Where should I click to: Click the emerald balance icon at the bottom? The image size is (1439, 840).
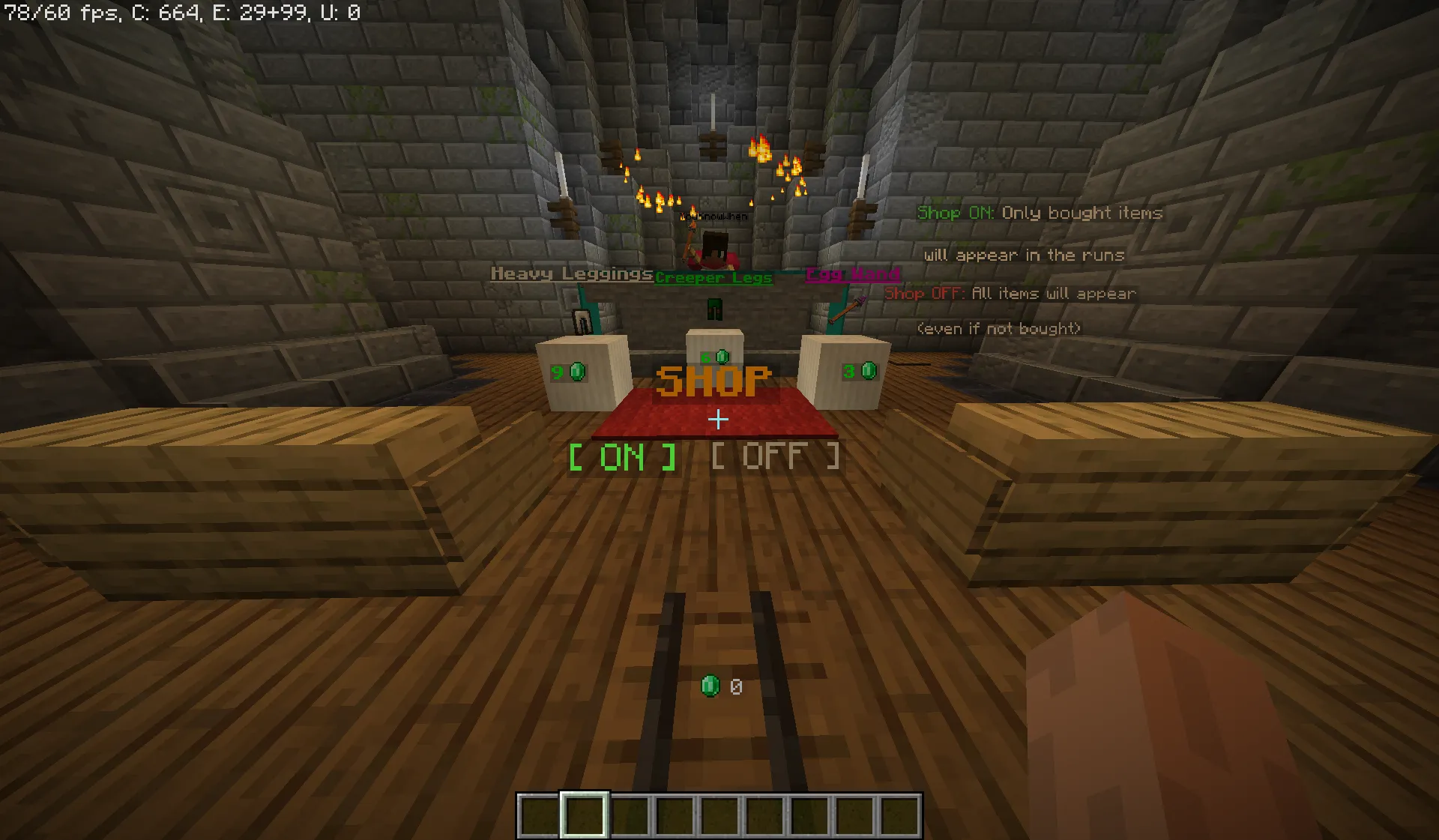pos(710,684)
